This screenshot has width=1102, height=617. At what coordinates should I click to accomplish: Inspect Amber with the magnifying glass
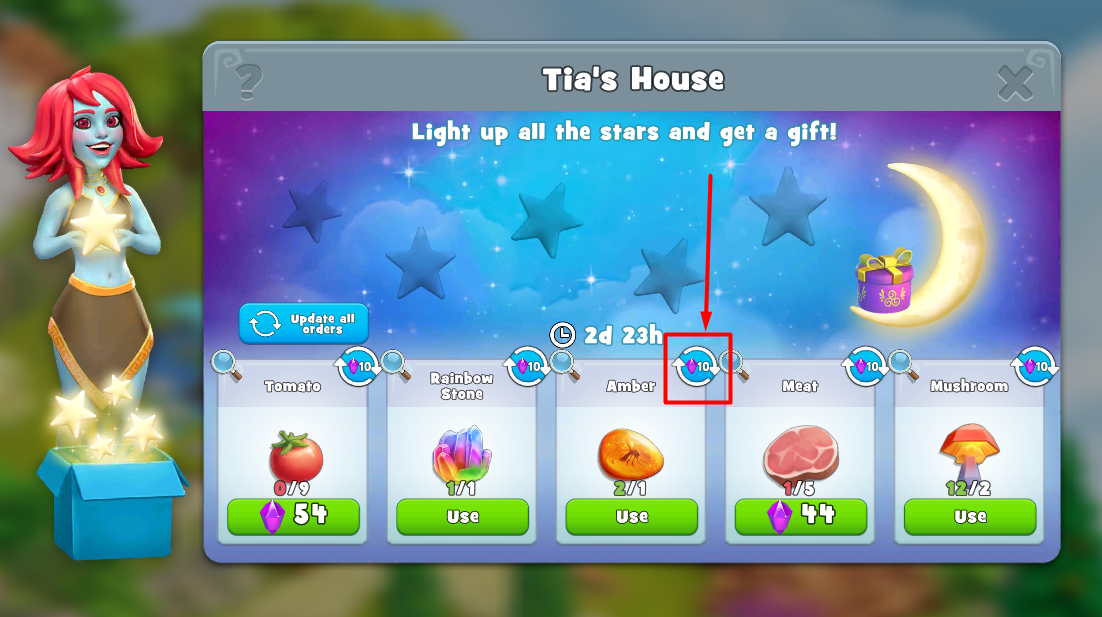click(565, 366)
